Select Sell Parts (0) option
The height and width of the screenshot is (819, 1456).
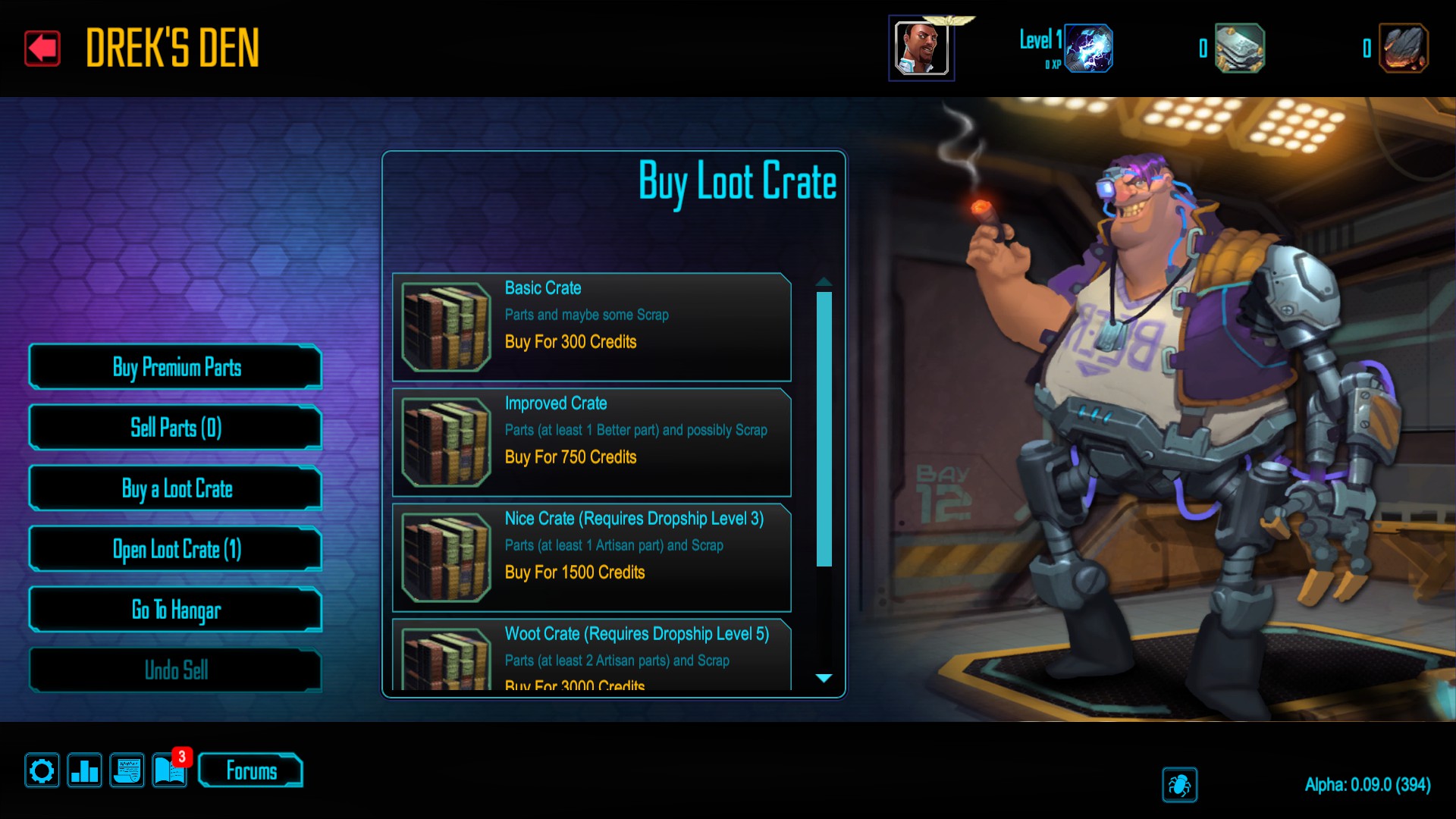pos(176,428)
